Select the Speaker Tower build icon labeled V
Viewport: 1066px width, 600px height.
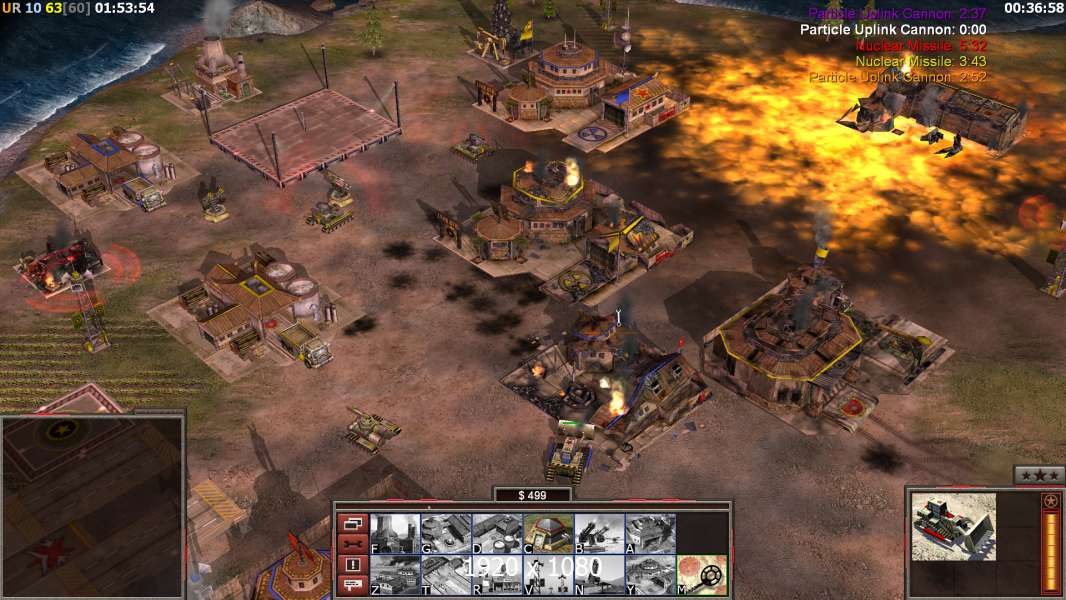point(548,575)
